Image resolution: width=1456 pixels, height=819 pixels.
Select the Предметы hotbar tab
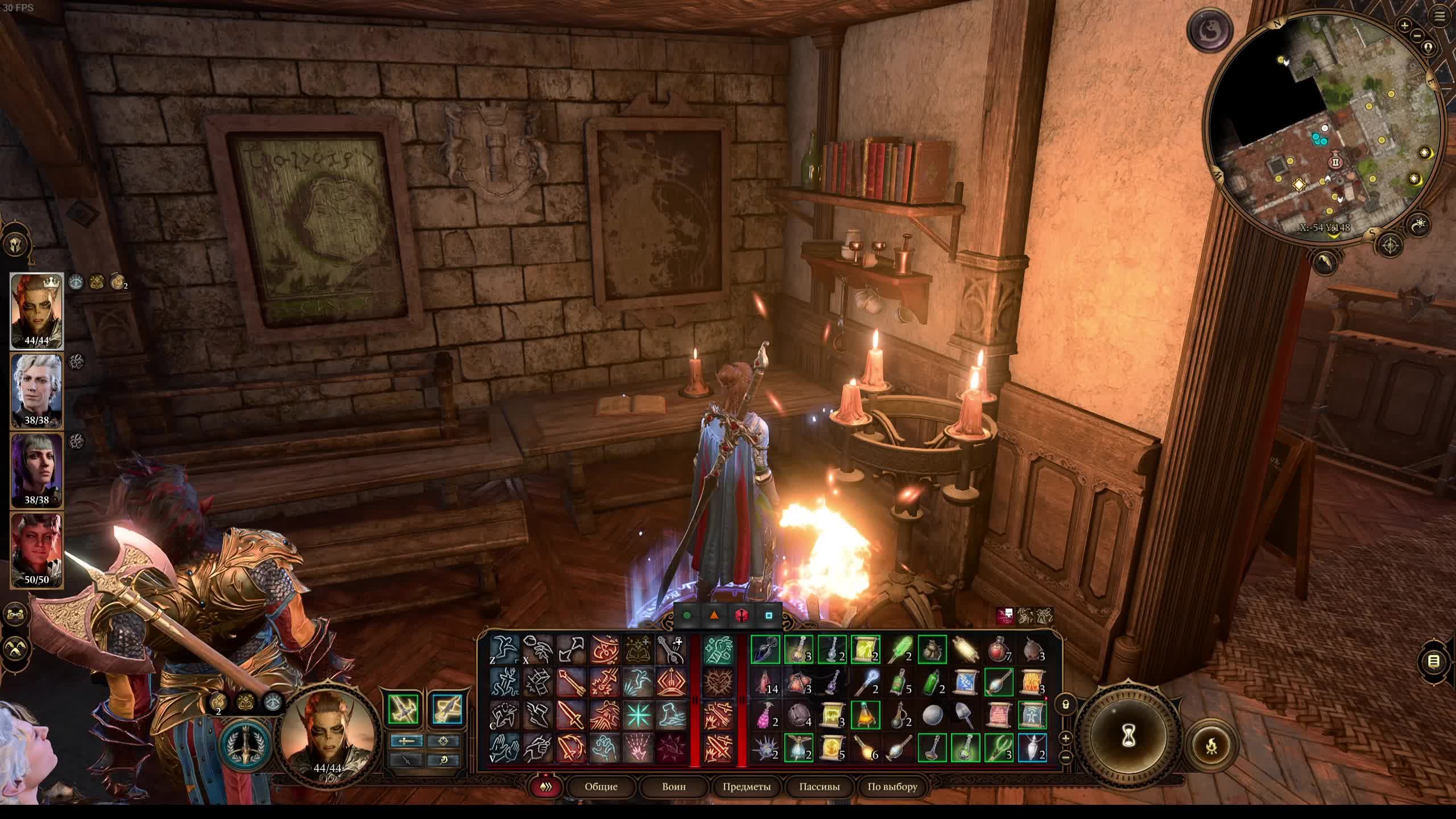tap(746, 787)
